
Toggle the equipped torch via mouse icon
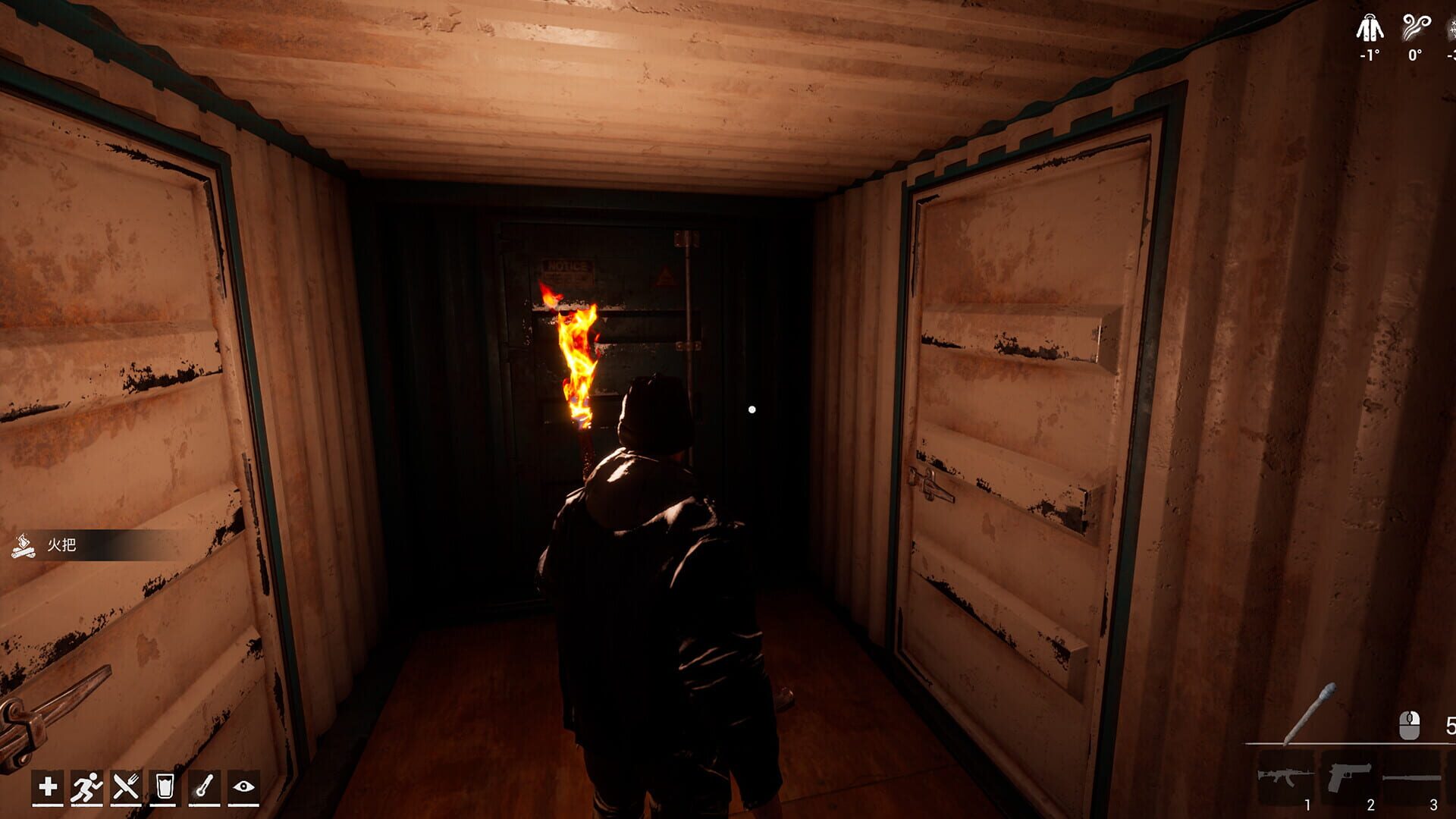[x=1408, y=725]
